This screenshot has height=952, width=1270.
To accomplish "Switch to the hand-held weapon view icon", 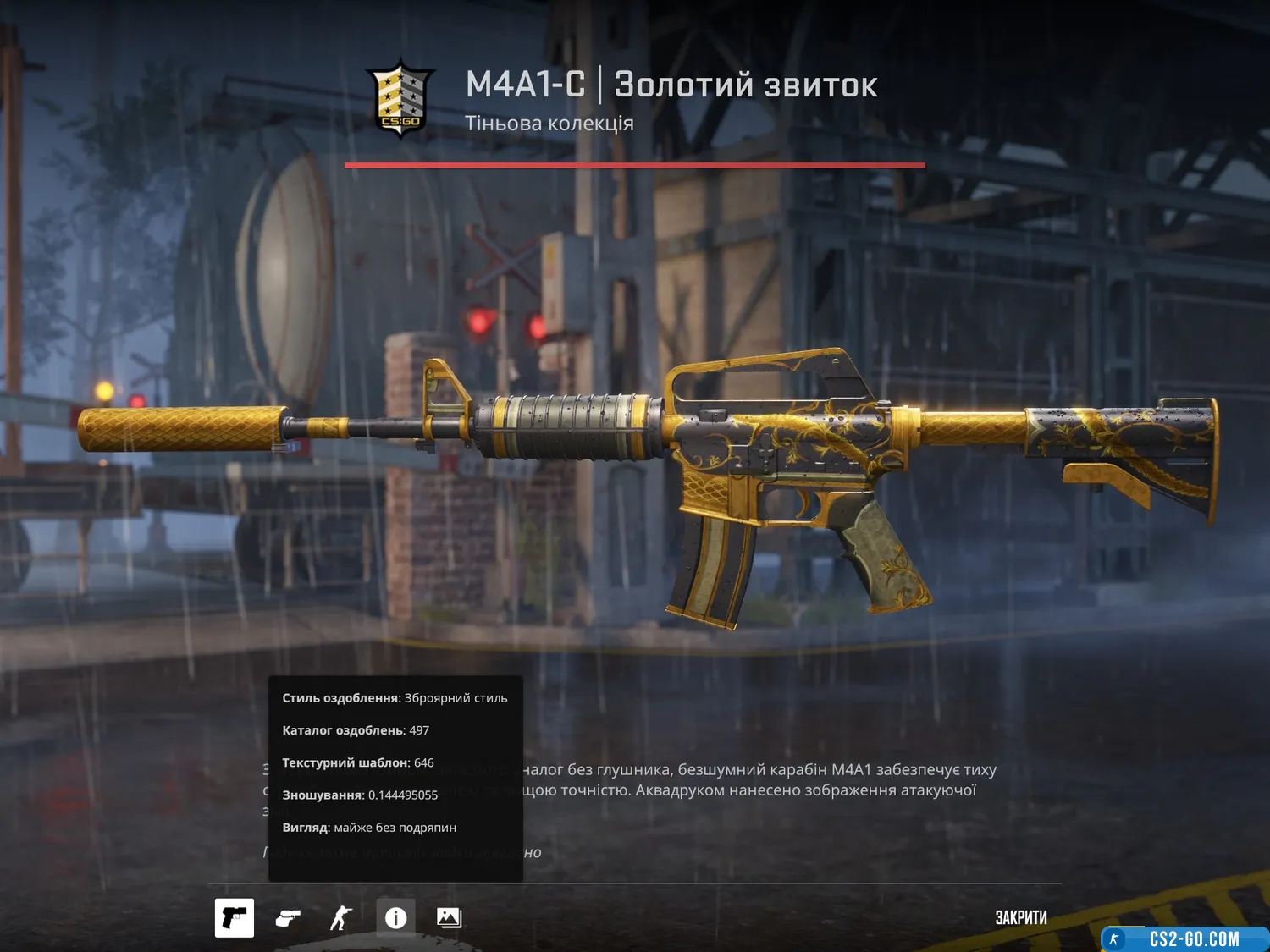I will pos(288,918).
